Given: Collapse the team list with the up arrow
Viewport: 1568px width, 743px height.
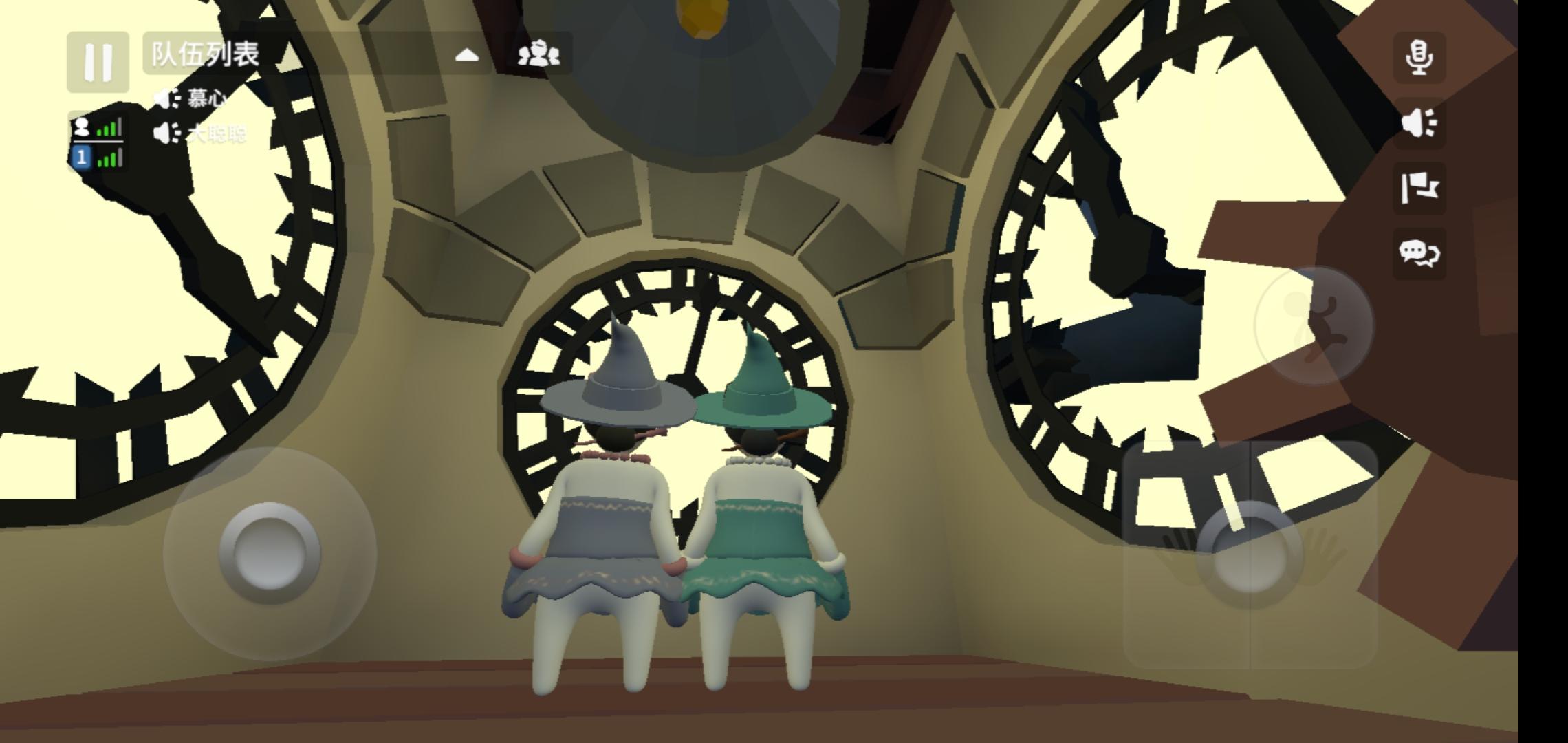Looking at the screenshot, I should click(468, 54).
